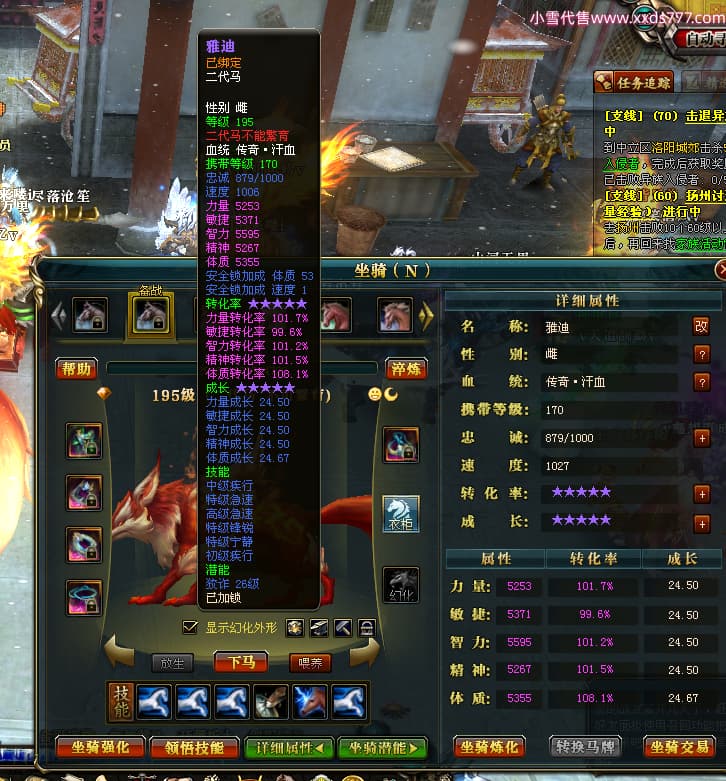Open the 衣柜 wardrobe icon
Viewport: 726px width, 781px height.
click(x=401, y=514)
